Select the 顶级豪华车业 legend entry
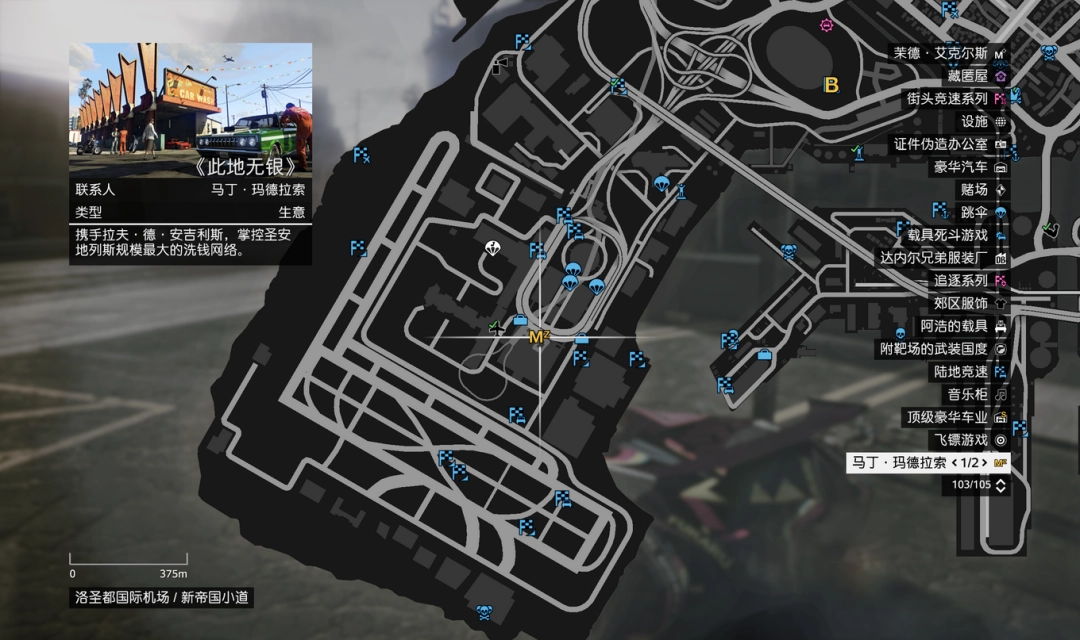The height and width of the screenshot is (640, 1080). (950, 417)
